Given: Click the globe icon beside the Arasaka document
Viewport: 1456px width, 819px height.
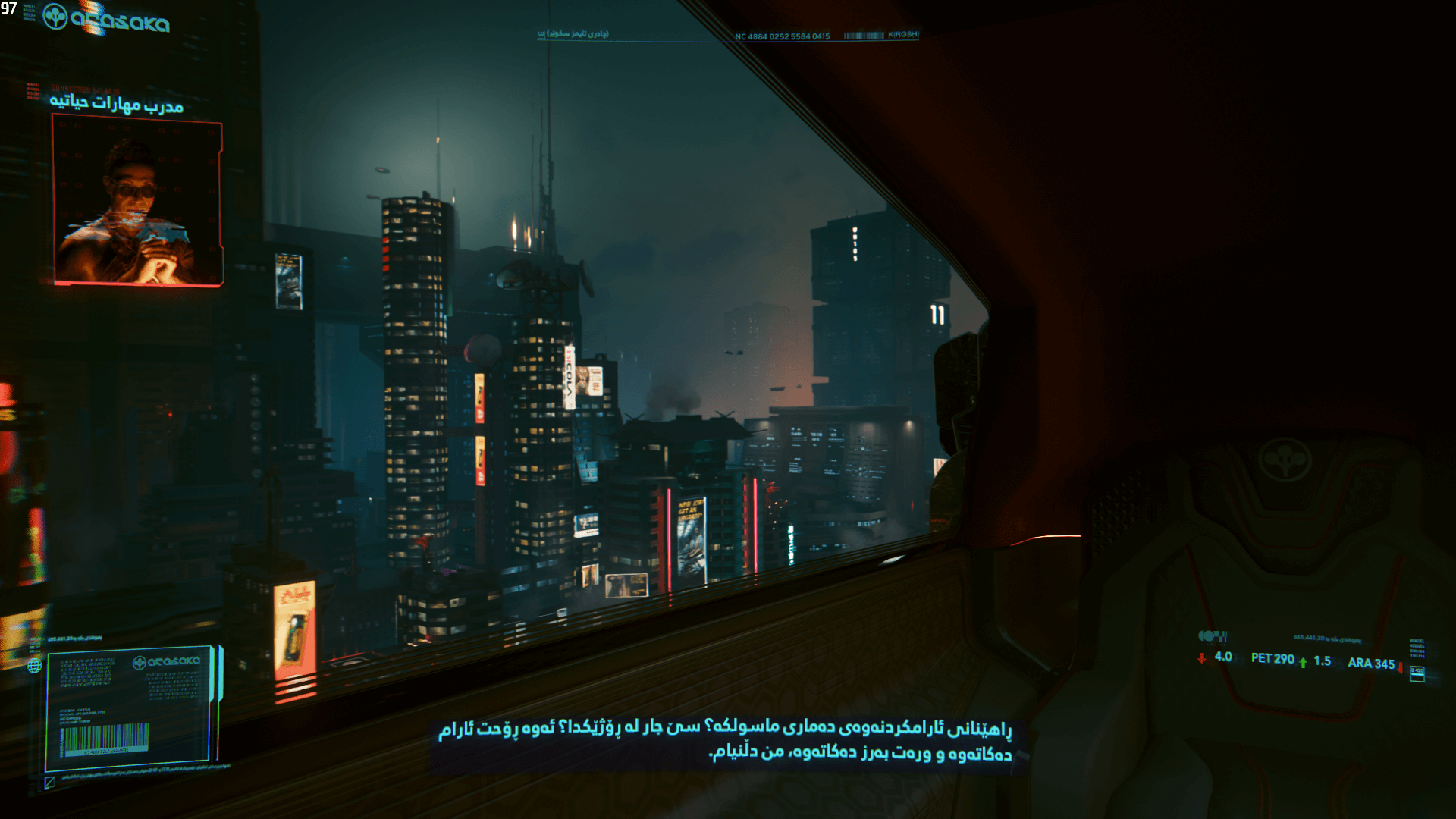Looking at the screenshot, I should coord(35,666).
